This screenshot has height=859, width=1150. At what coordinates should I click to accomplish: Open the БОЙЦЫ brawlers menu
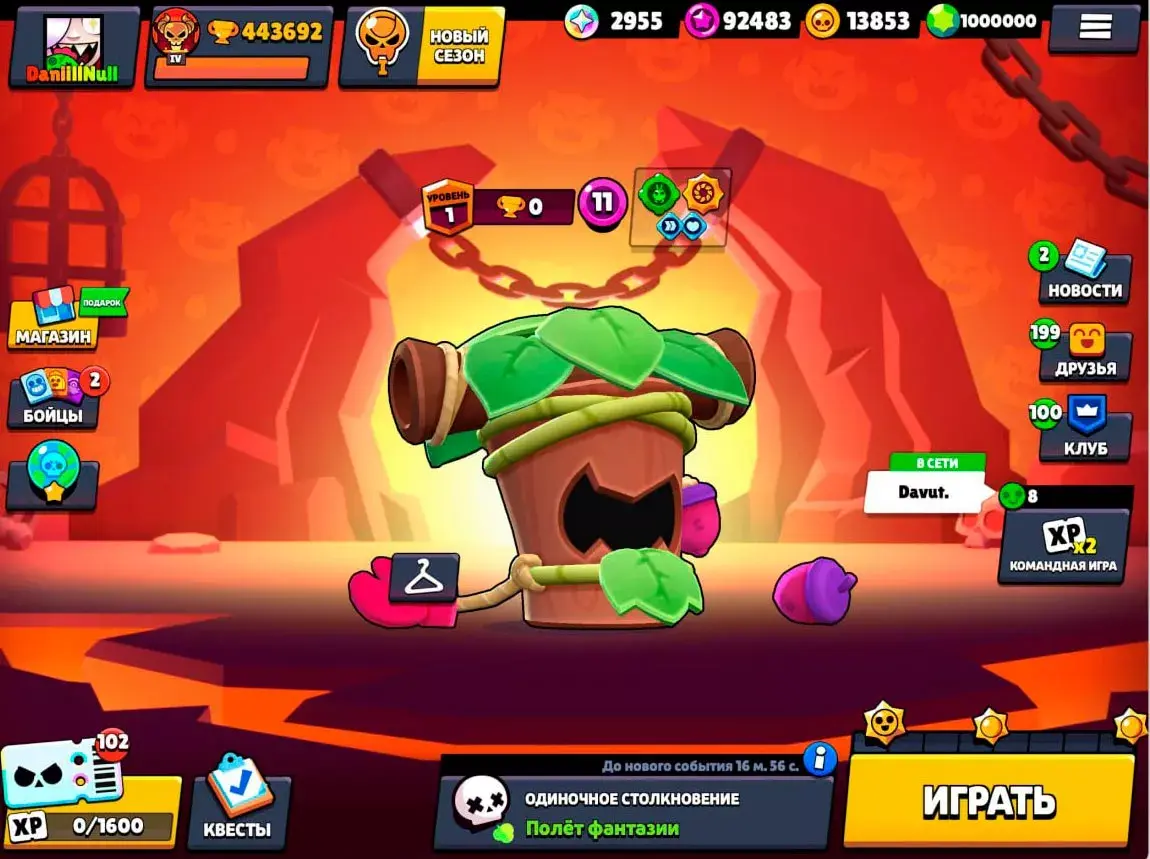click(55, 398)
